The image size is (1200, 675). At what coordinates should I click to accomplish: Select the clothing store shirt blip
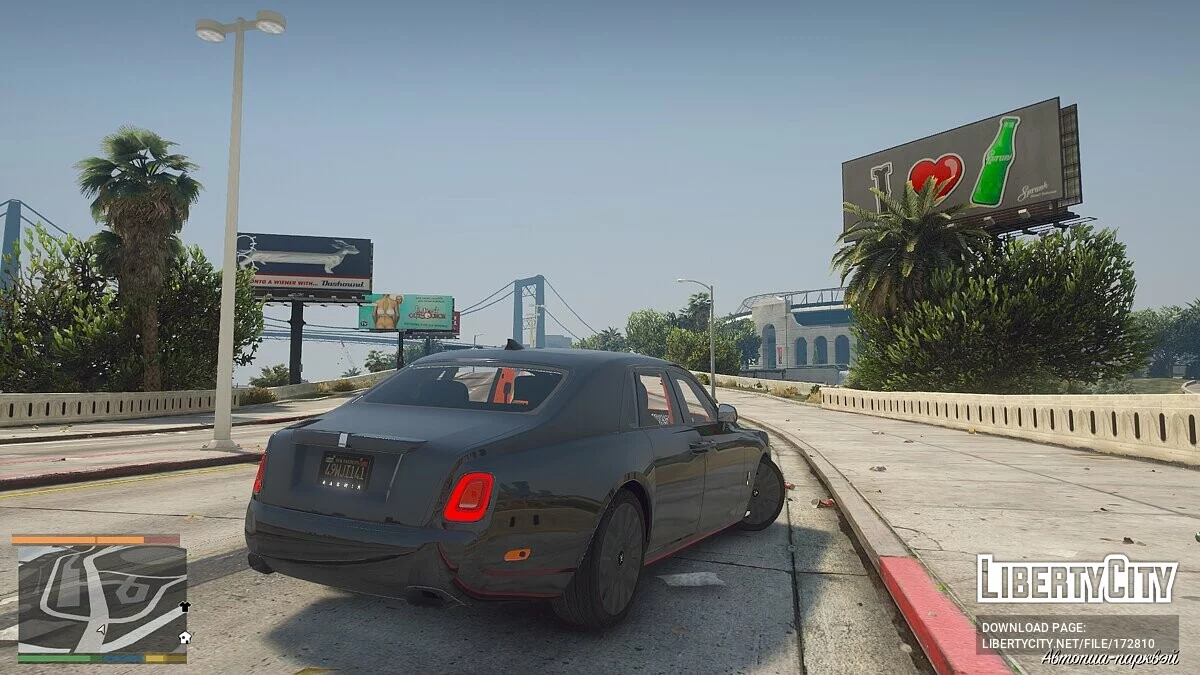184,606
